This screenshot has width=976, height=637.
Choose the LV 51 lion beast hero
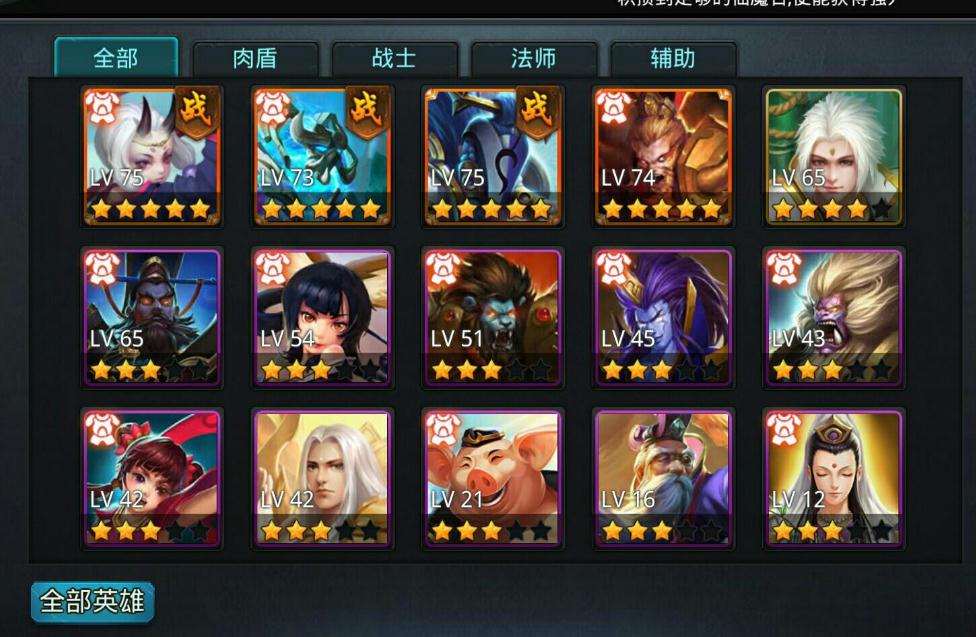coord(492,316)
